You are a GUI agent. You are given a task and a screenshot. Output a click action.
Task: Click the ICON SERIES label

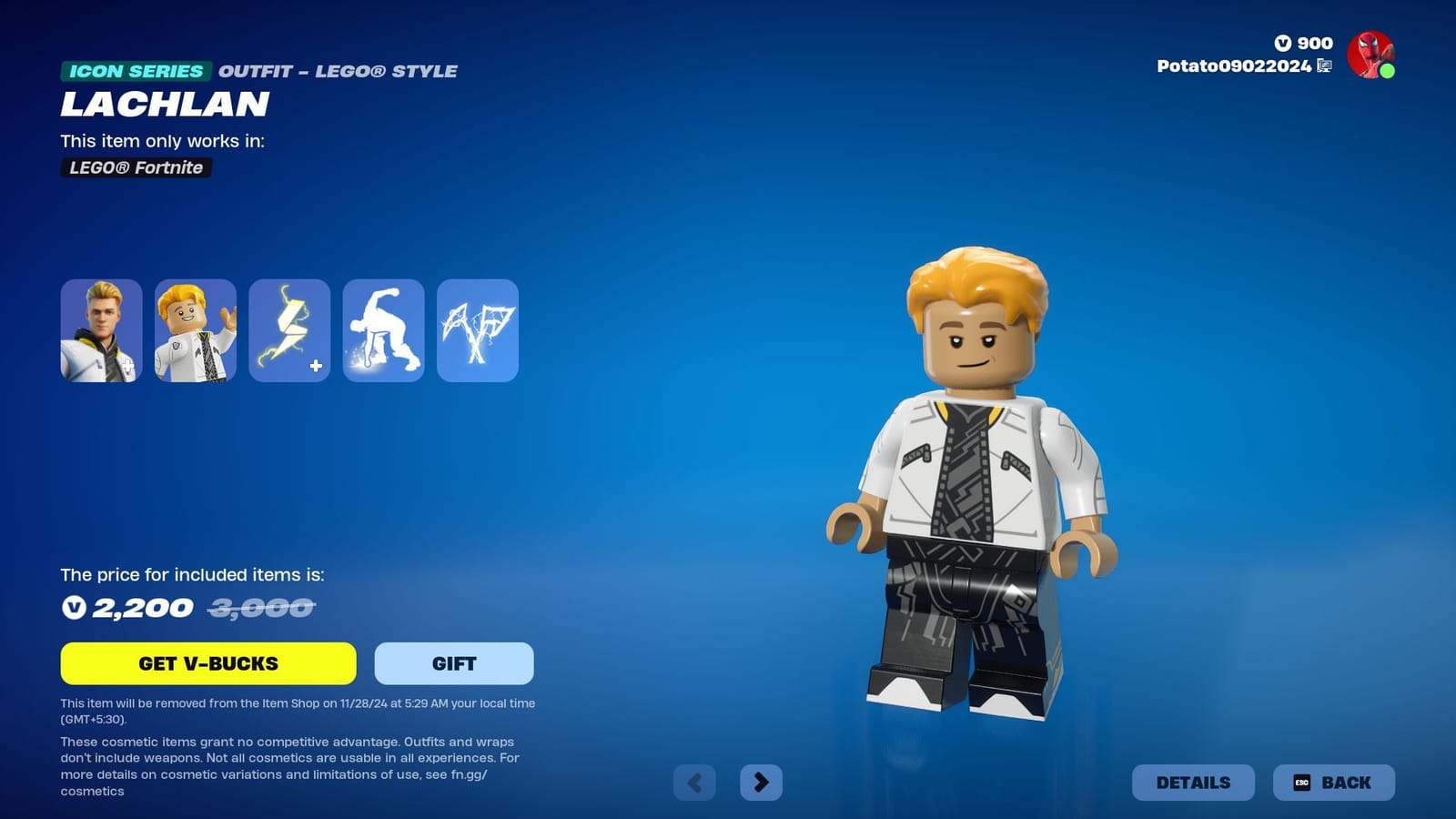(136, 70)
